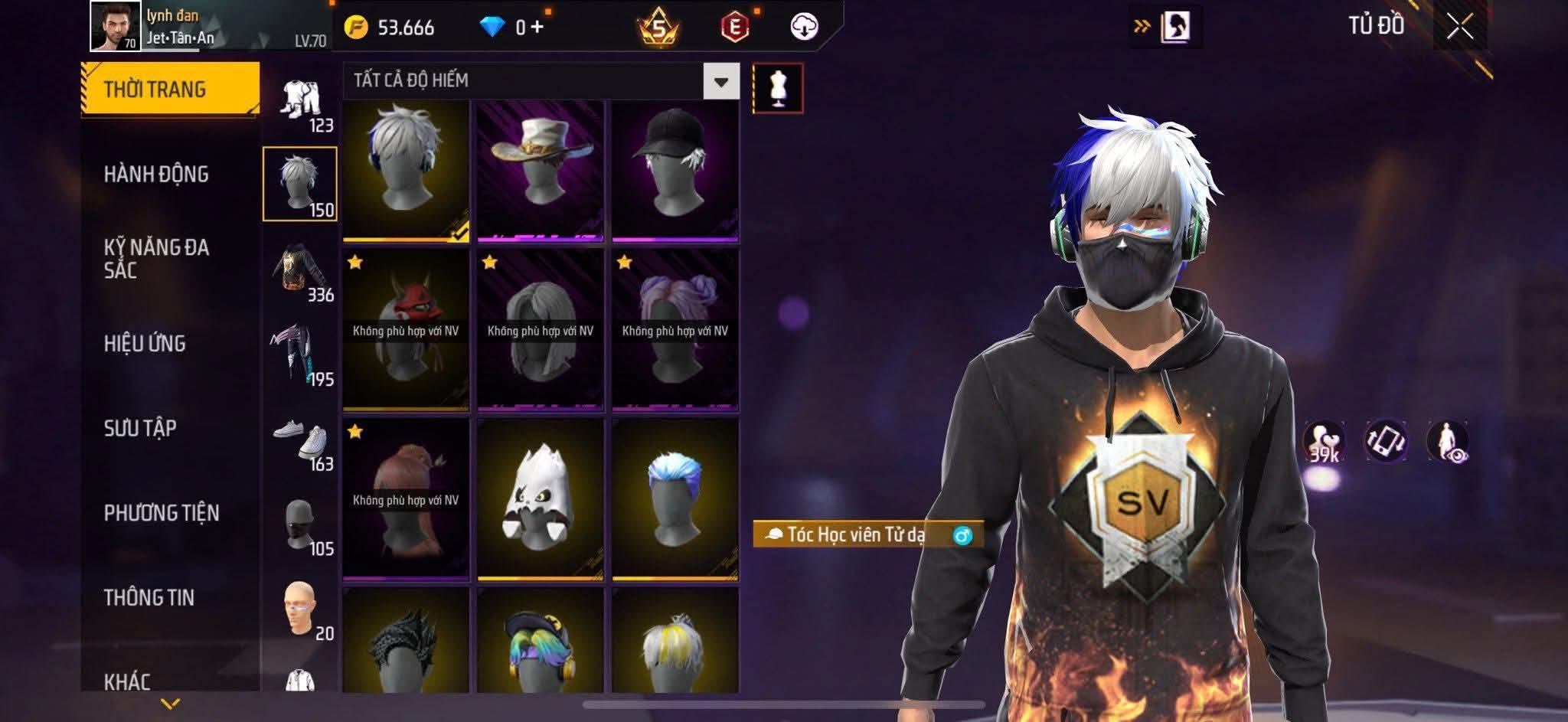Image resolution: width=1568 pixels, height=722 pixels.
Task: Add diamonds with the plus button
Action: [x=537, y=28]
